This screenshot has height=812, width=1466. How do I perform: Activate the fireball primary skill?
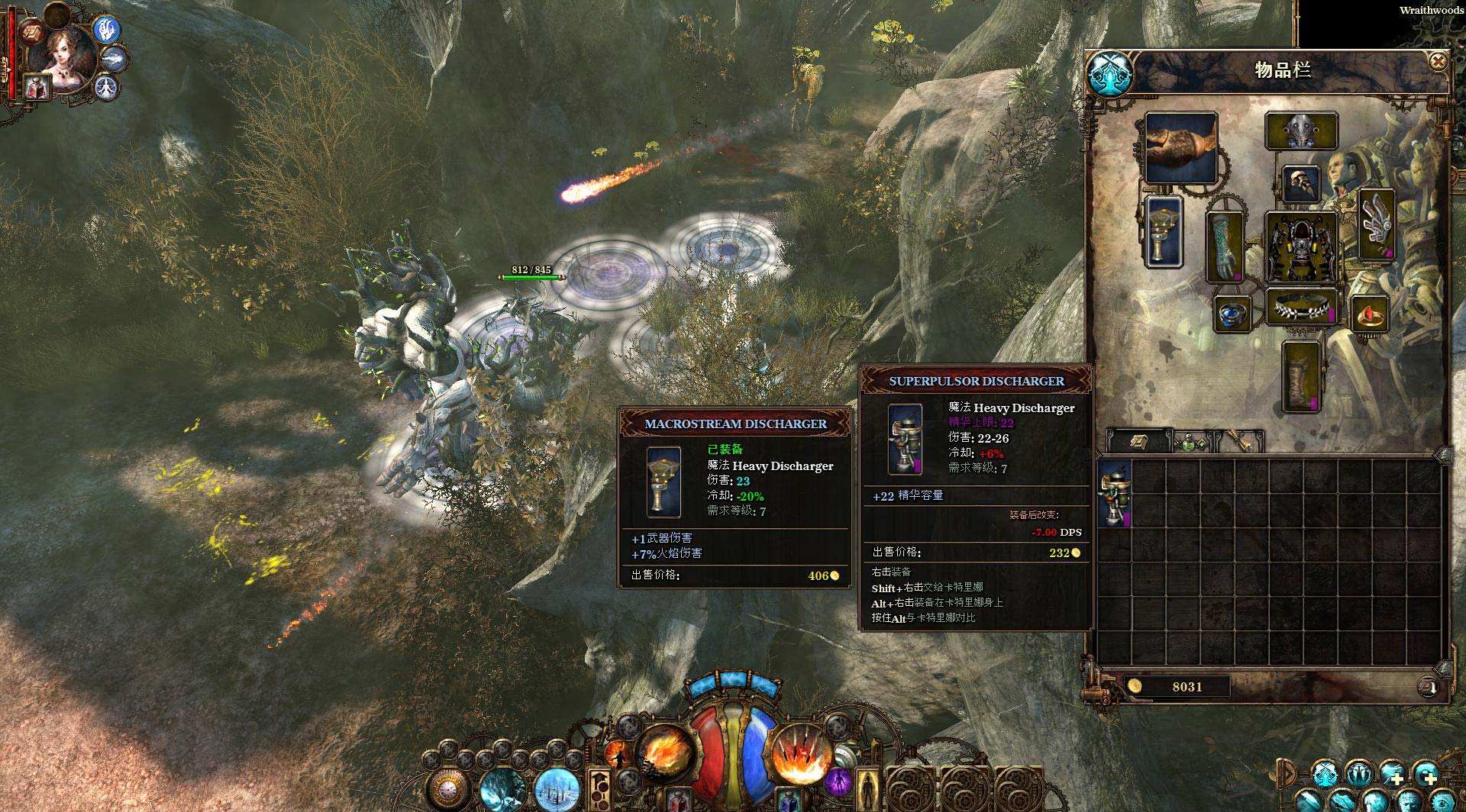(x=664, y=754)
